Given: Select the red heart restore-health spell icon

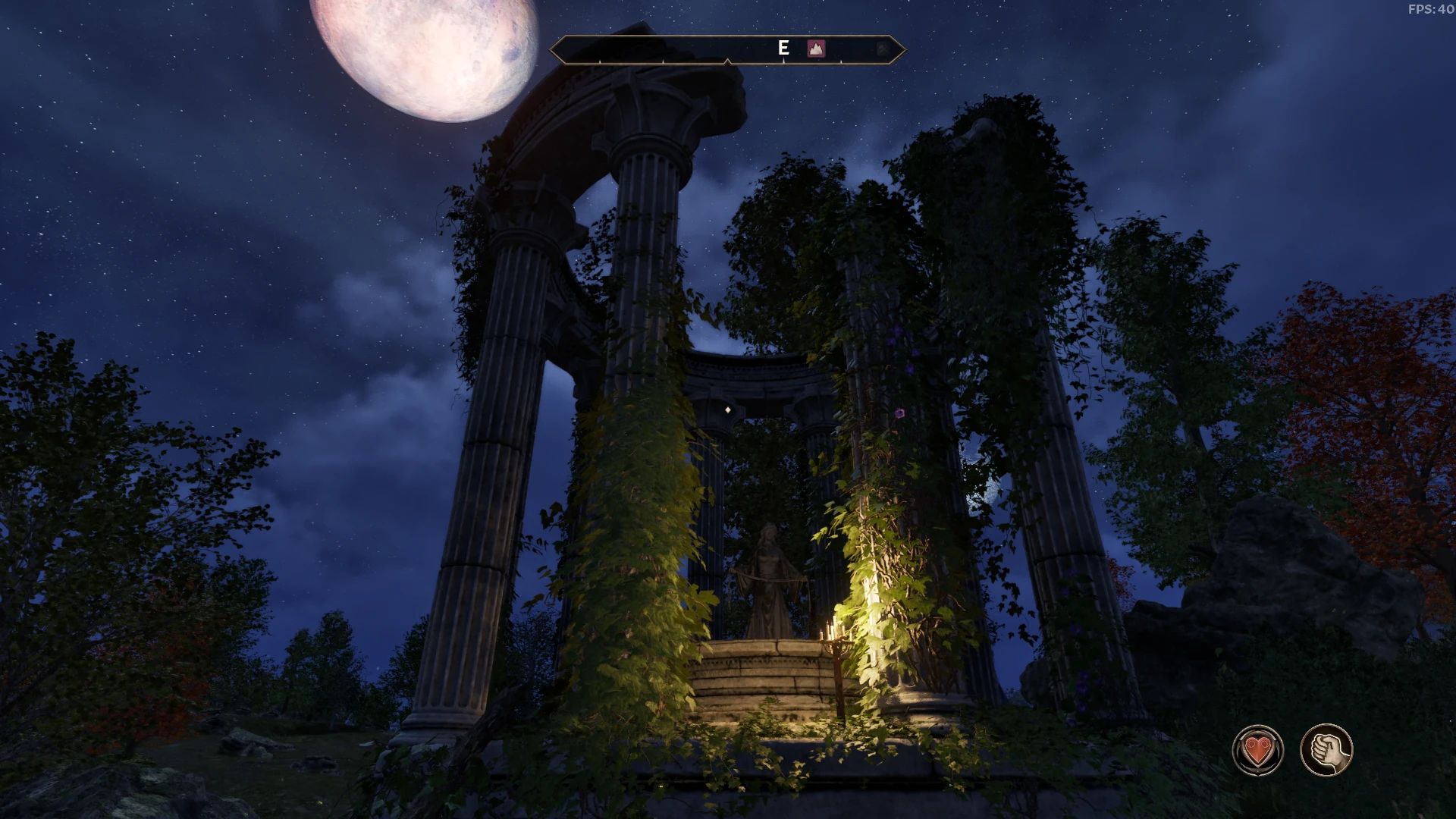Looking at the screenshot, I should pyautogui.click(x=1258, y=751).
